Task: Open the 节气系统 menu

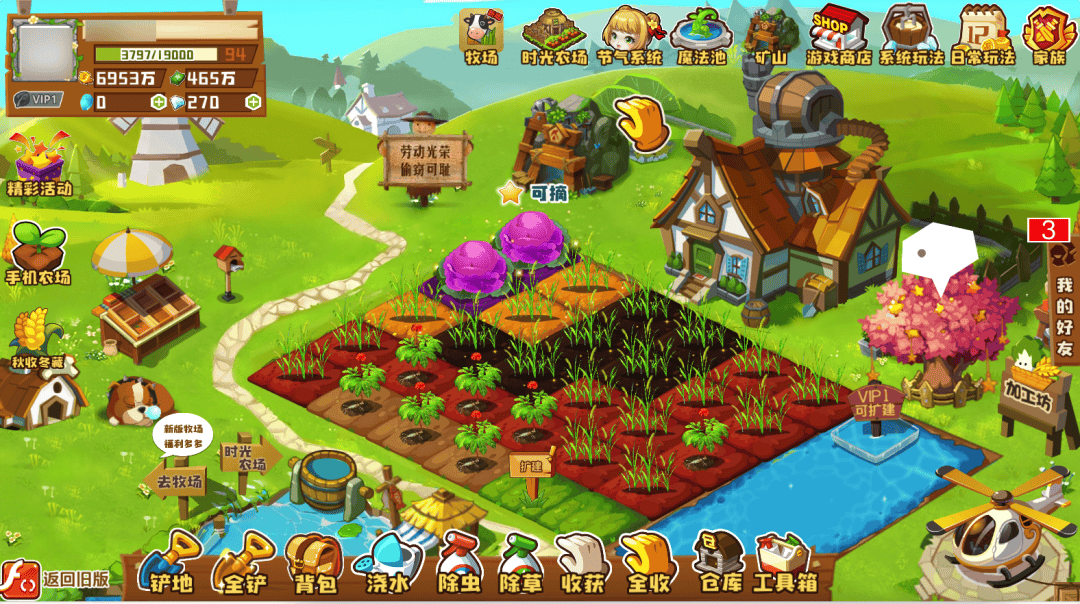Action: tap(629, 36)
